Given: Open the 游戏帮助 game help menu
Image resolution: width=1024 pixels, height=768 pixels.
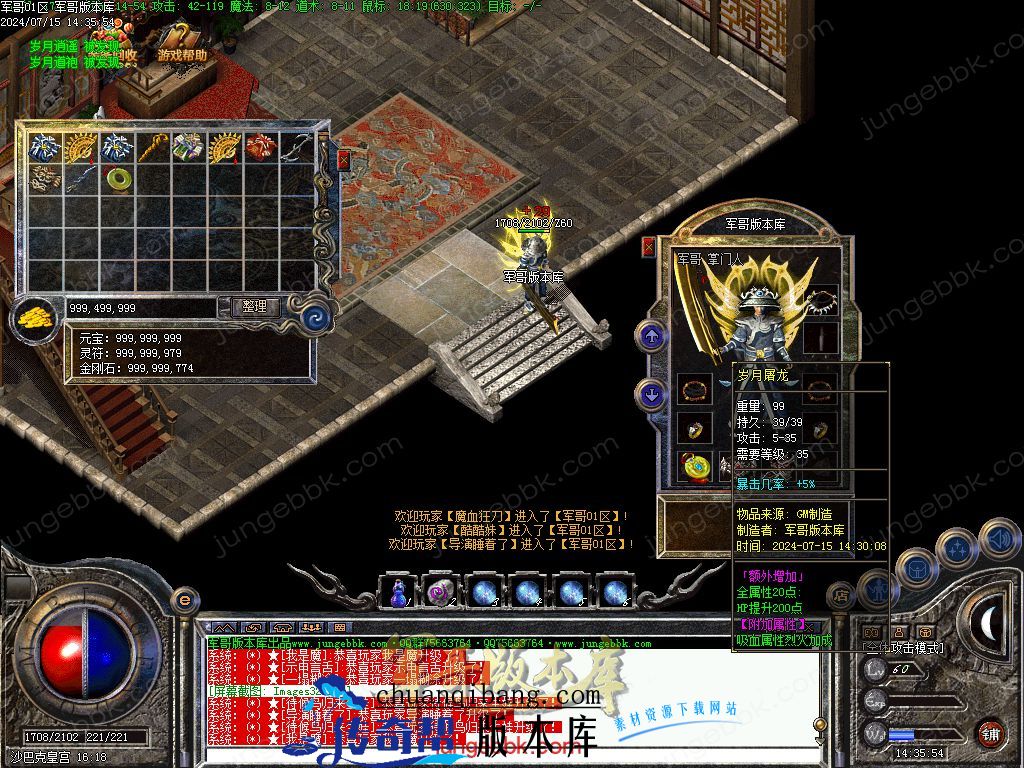Looking at the screenshot, I should [x=181, y=55].
